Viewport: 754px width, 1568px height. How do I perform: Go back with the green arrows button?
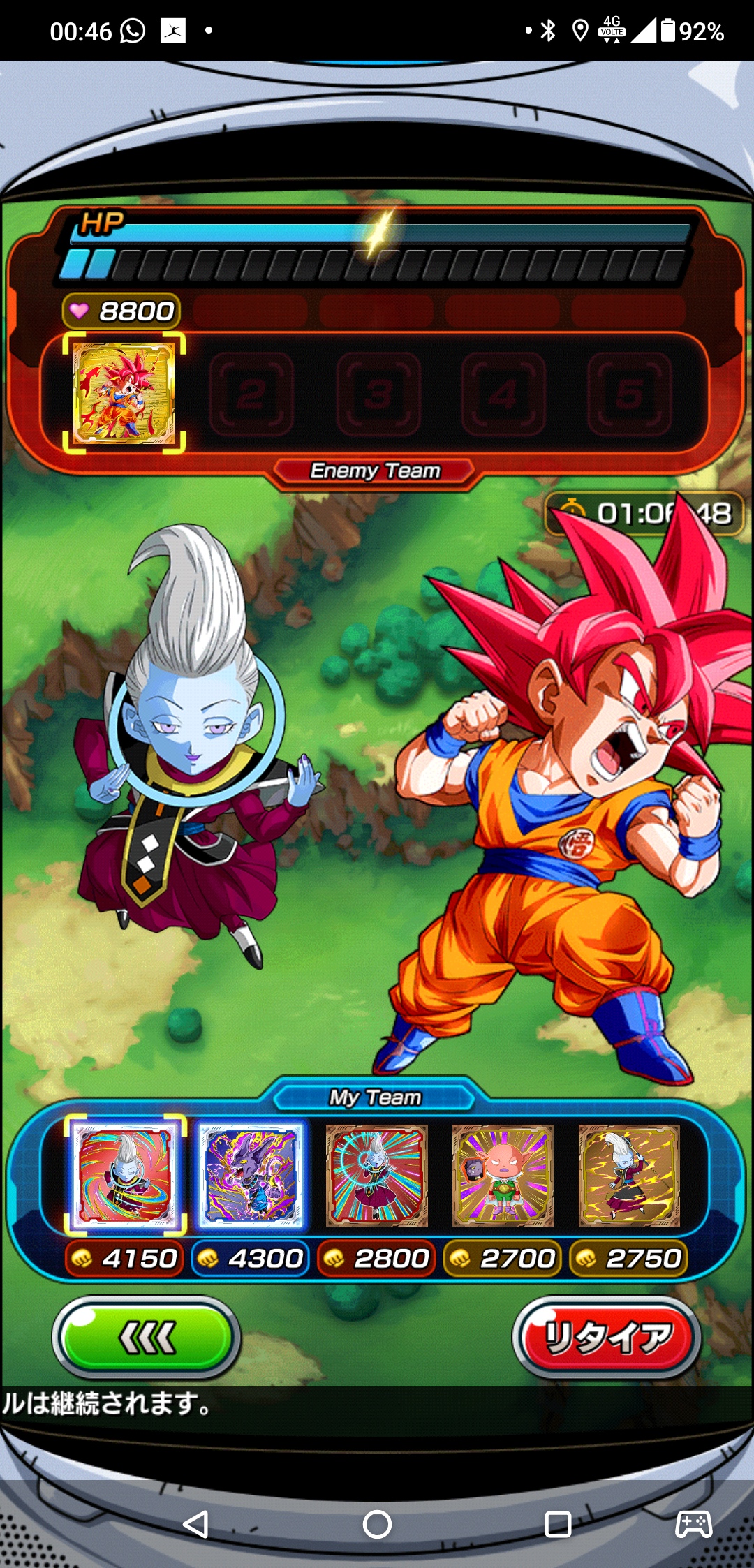[147, 1338]
